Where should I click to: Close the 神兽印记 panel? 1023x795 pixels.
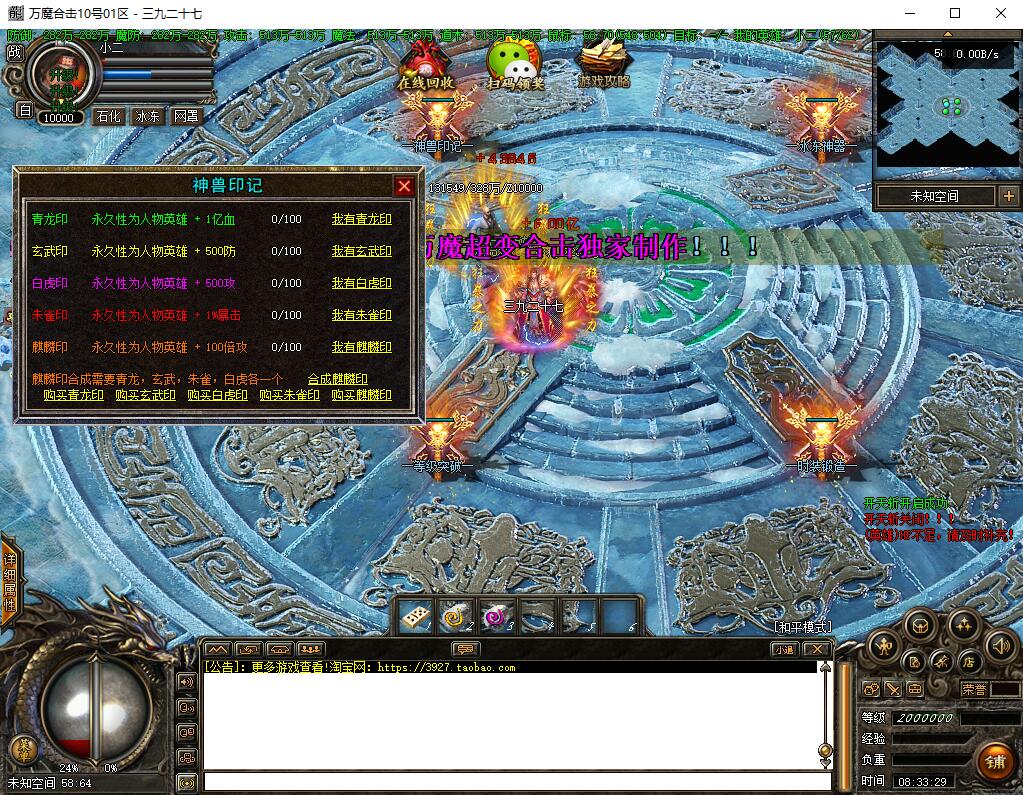pyautogui.click(x=404, y=186)
